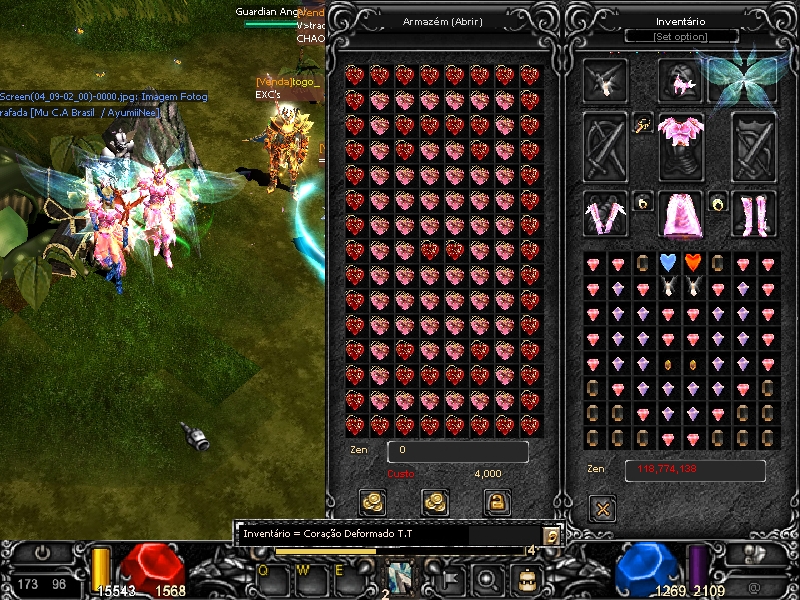Select the skill icon on the bottom bar
Screen dimensions: 800x600
[x=401, y=577]
